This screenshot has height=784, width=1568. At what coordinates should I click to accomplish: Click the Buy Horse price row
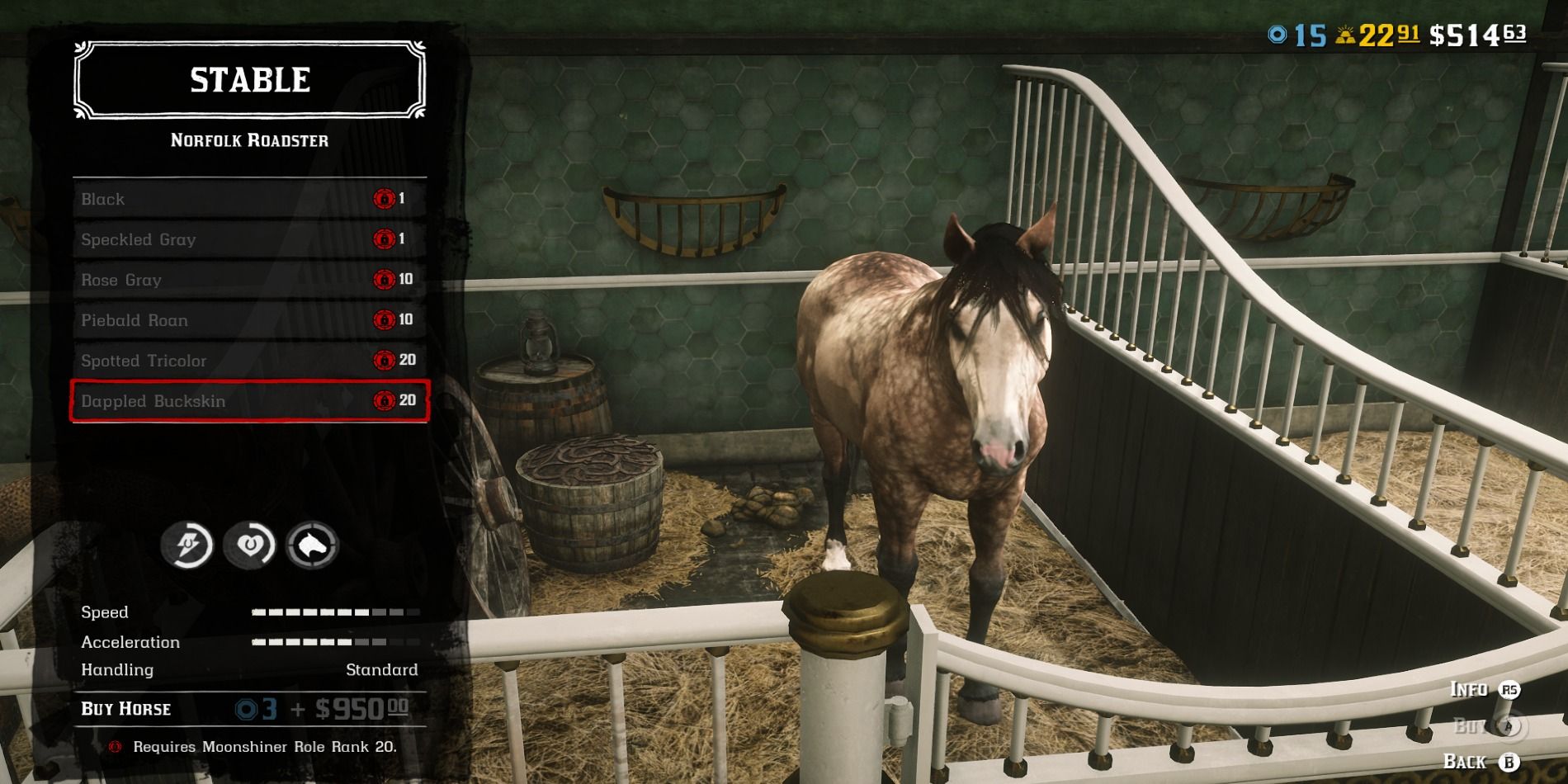[x=248, y=709]
